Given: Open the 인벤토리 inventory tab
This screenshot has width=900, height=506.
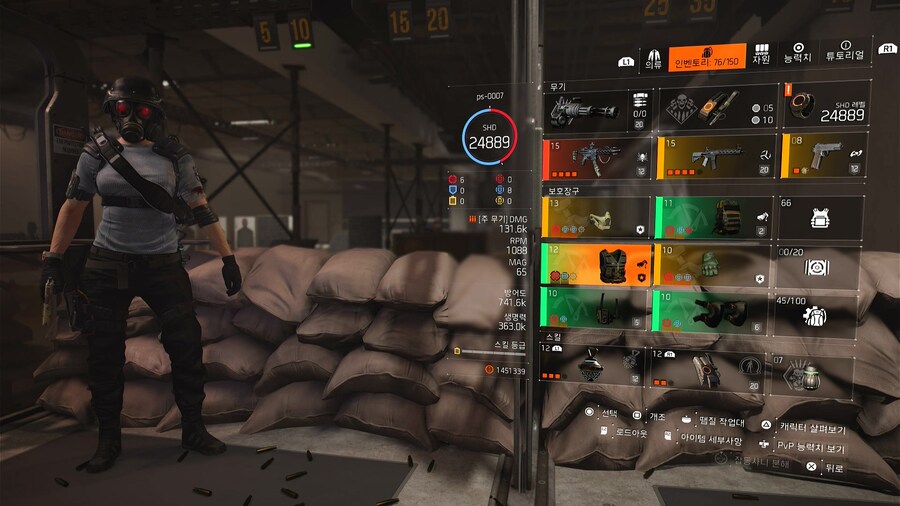Looking at the screenshot, I should (x=705, y=56).
